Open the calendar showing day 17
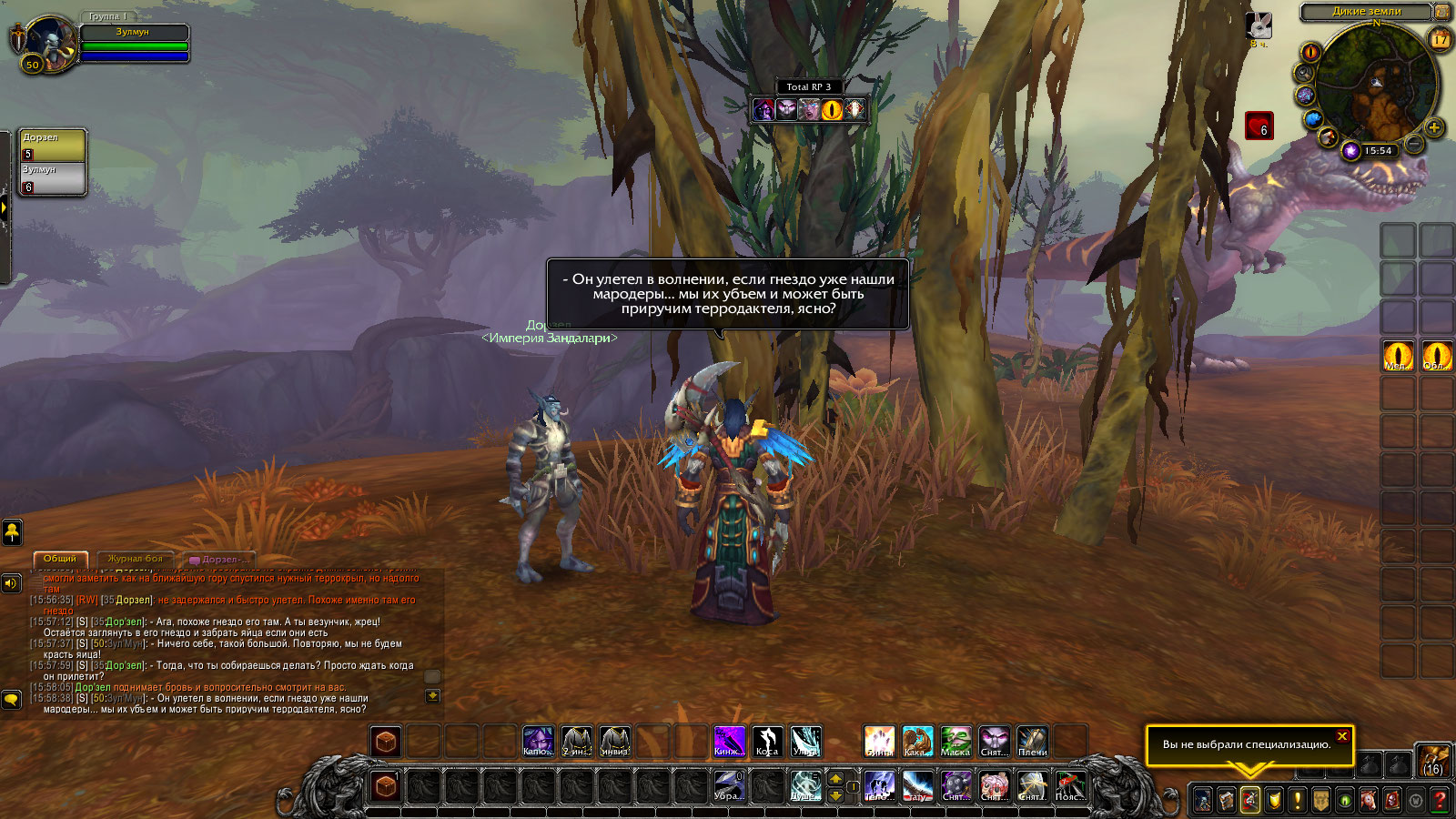 point(1440,39)
